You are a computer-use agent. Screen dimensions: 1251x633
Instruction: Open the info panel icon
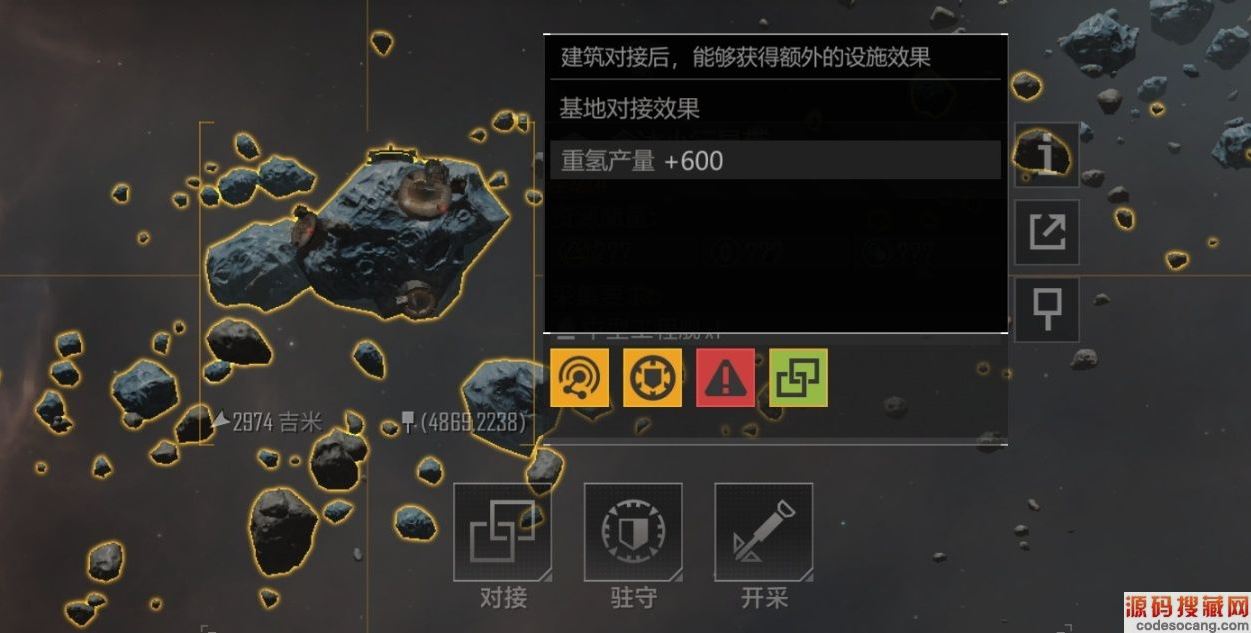coord(1046,155)
